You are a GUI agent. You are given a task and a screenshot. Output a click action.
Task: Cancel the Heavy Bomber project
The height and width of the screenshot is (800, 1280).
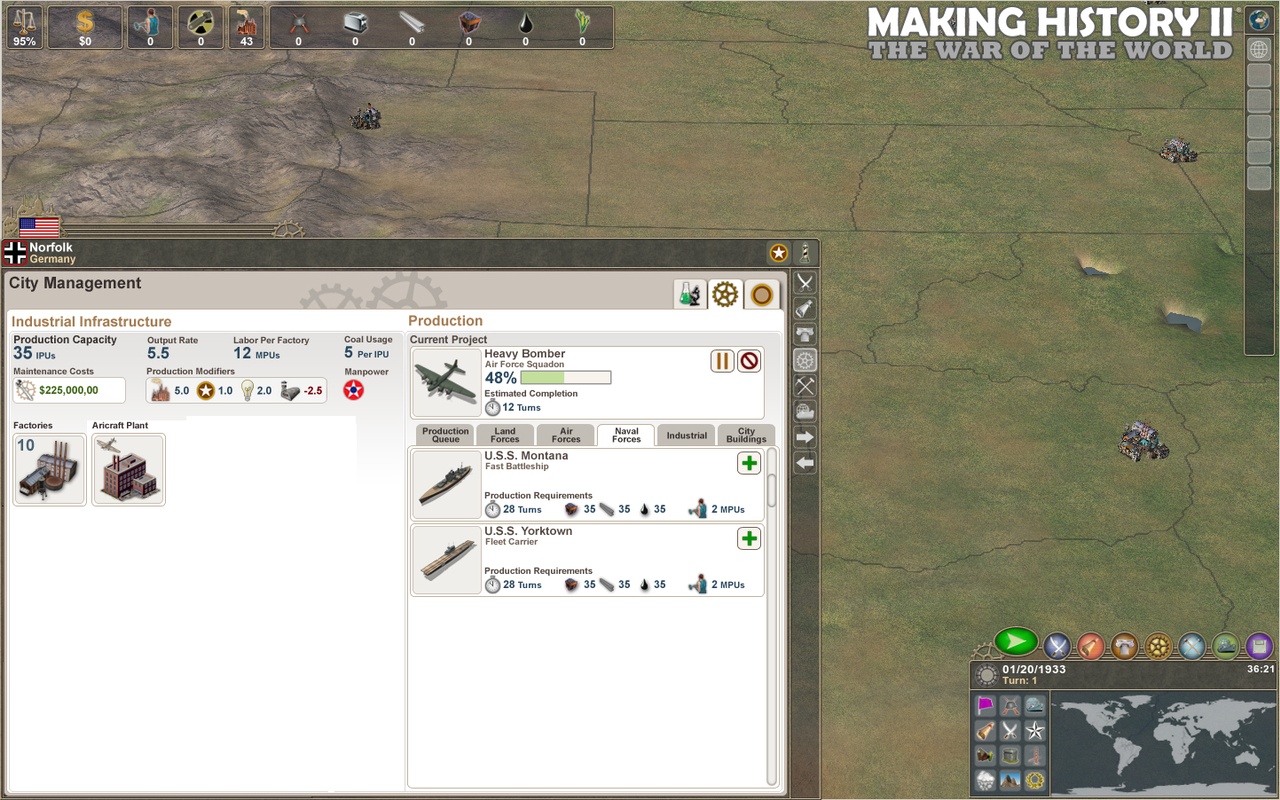(749, 361)
